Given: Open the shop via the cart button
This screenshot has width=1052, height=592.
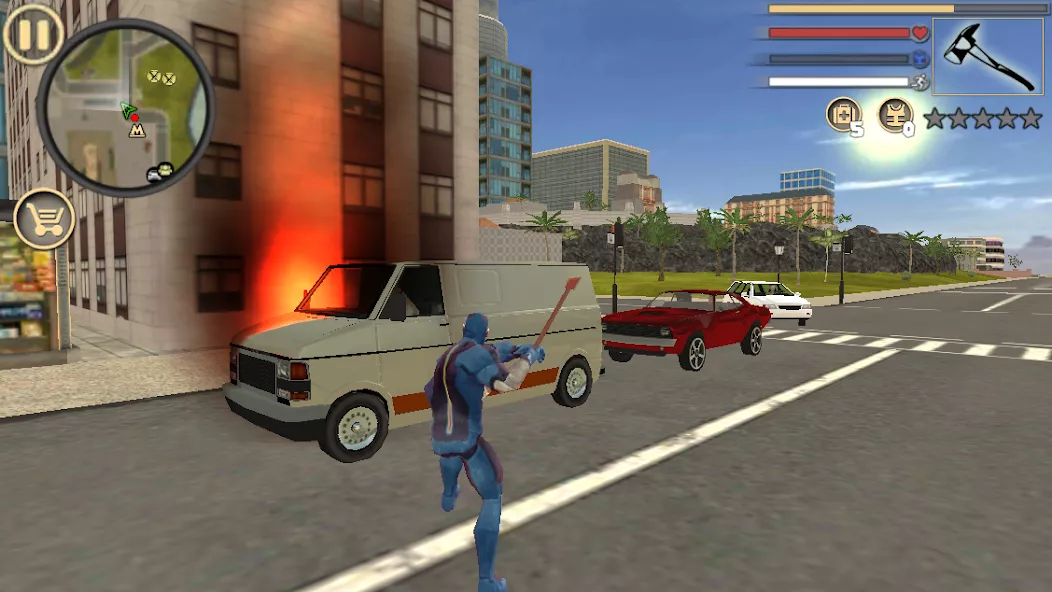Looking at the screenshot, I should pyautogui.click(x=44, y=218).
